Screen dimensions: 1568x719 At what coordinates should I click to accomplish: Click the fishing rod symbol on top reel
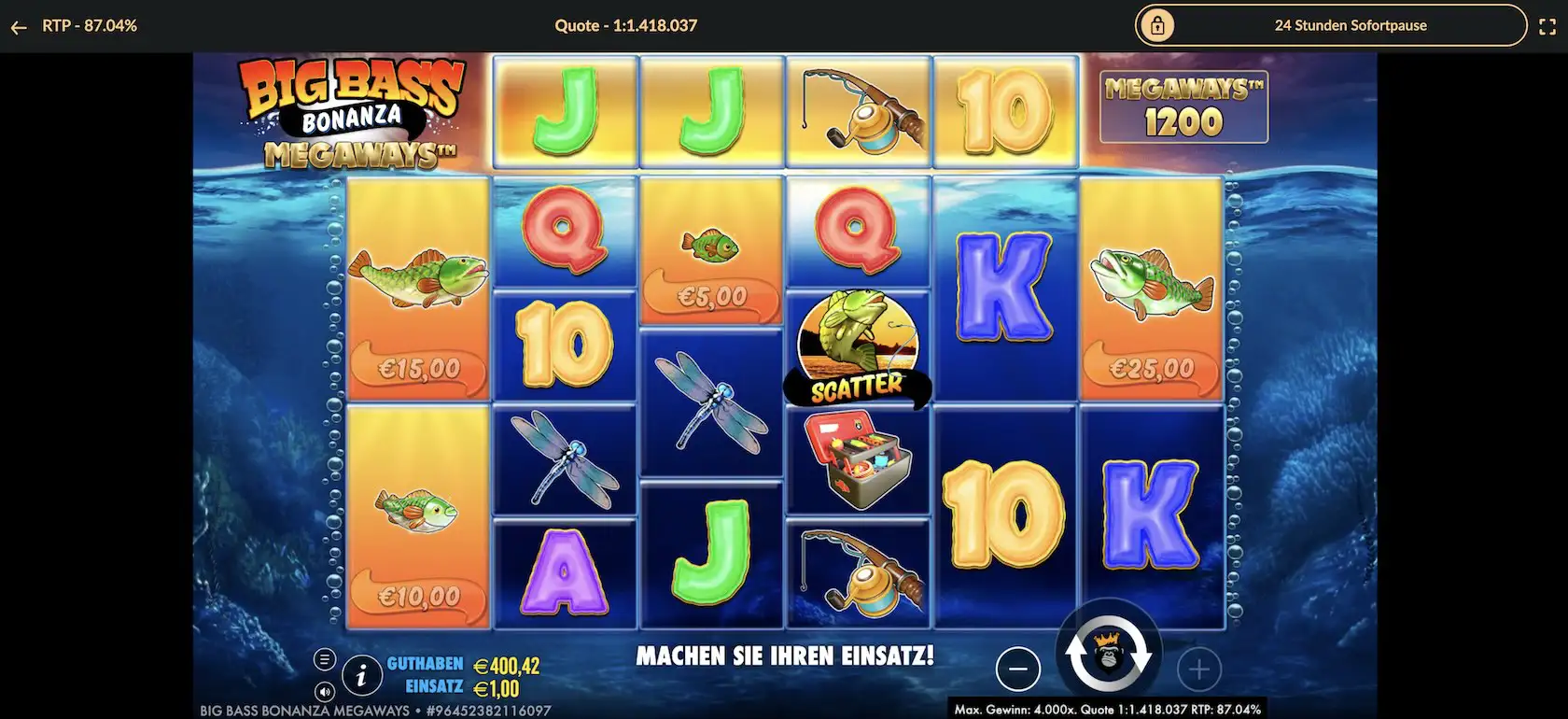859,110
